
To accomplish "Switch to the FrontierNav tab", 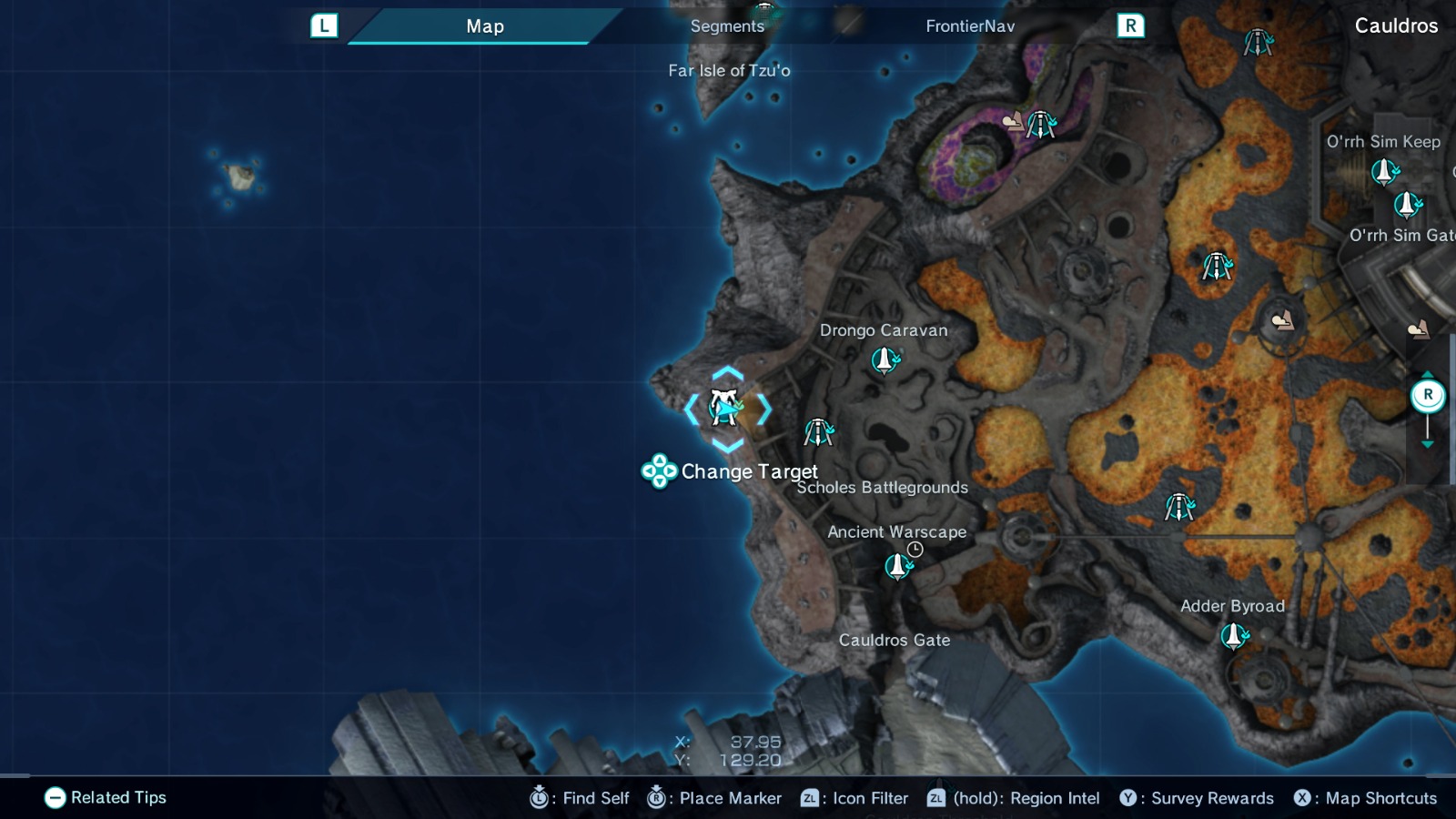I will click(x=970, y=25).
